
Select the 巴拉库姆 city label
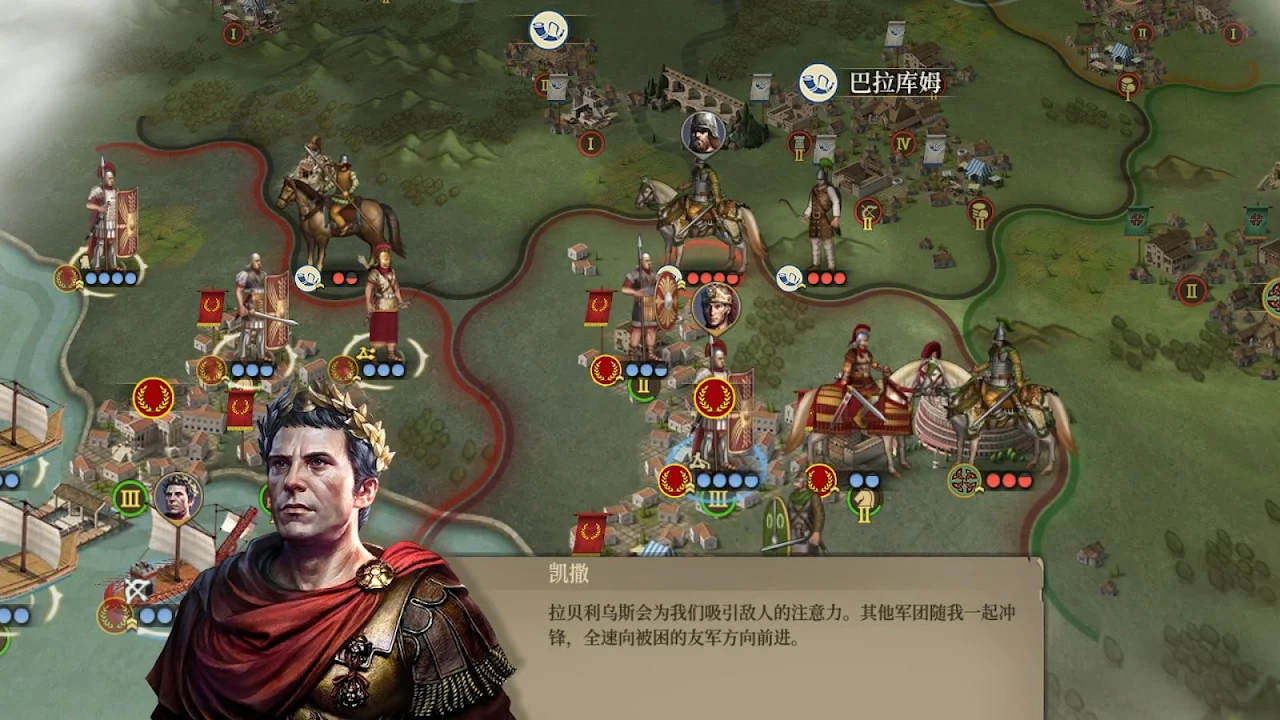[x=894, y=83]
